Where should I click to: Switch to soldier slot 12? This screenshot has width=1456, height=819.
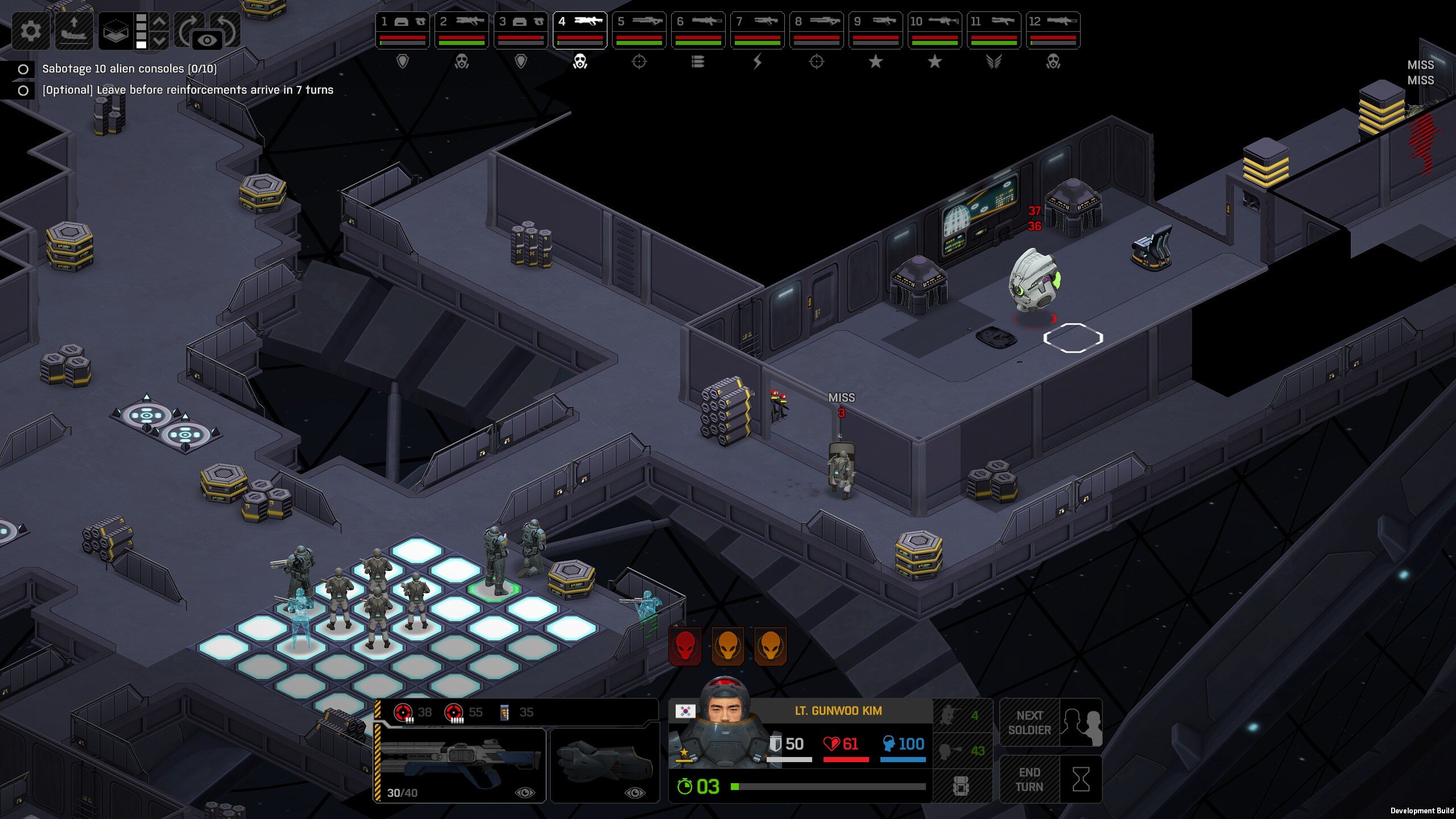pyautogui.click(x=1053, y=30)
